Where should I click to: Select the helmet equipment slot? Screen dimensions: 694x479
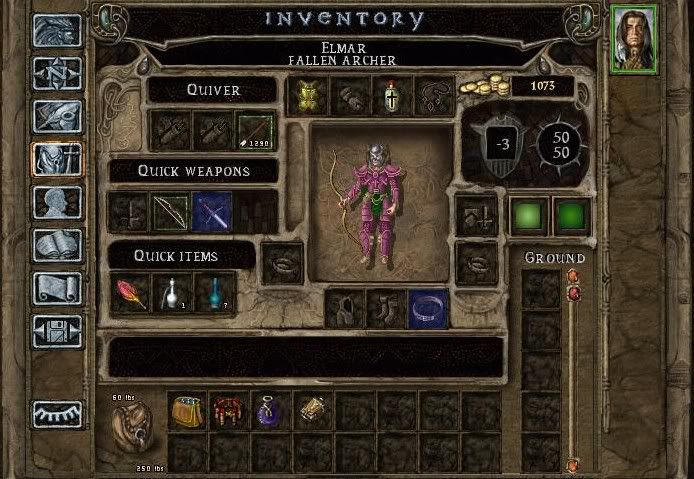(391, 96)
